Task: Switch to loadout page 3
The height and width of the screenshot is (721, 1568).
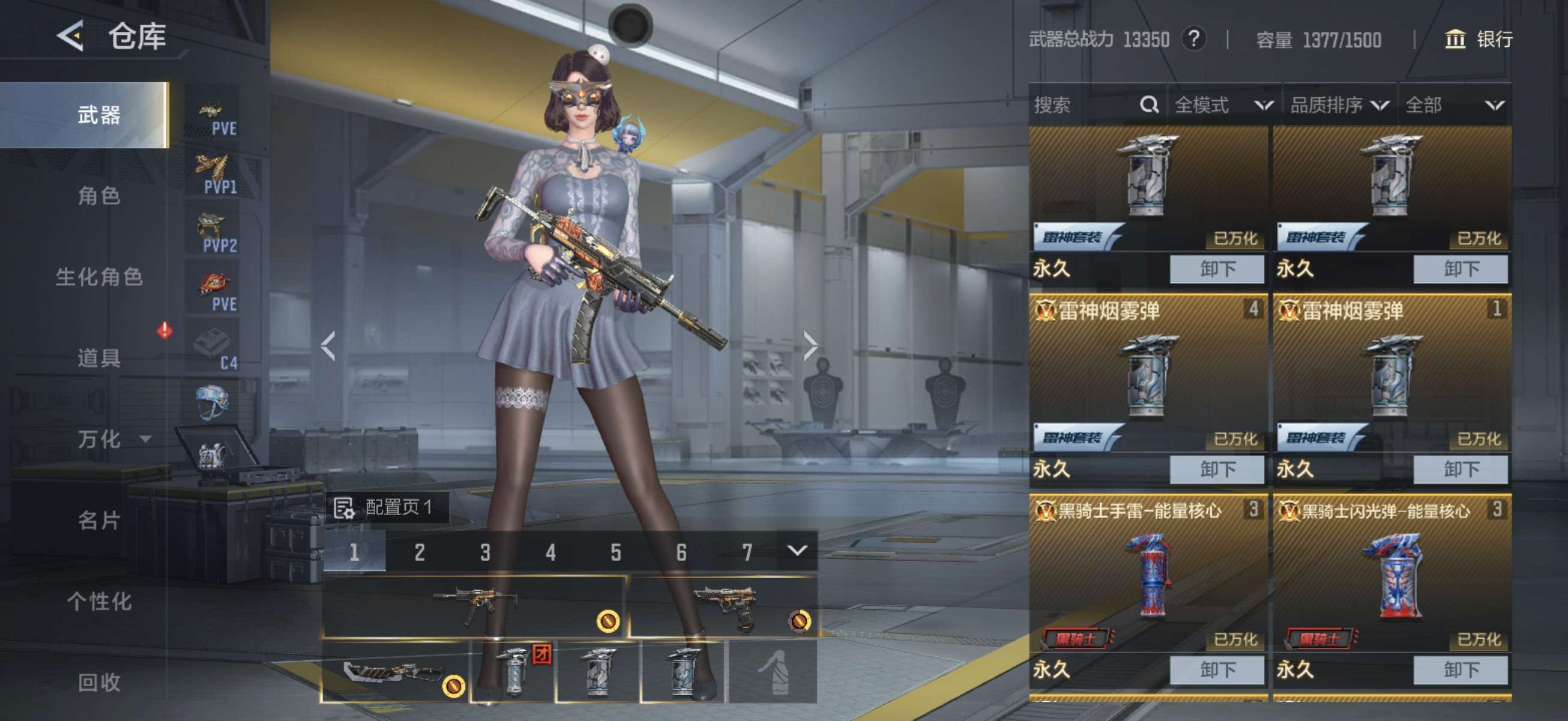Action: pos(485,552)
